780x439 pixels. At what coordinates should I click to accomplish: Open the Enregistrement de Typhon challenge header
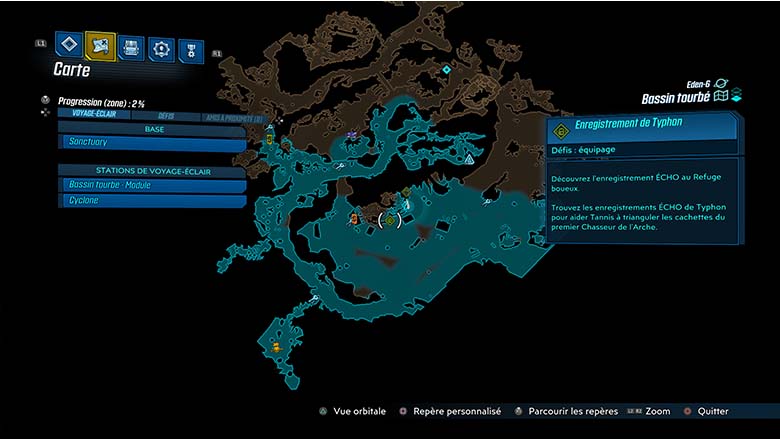pos(642,128)
